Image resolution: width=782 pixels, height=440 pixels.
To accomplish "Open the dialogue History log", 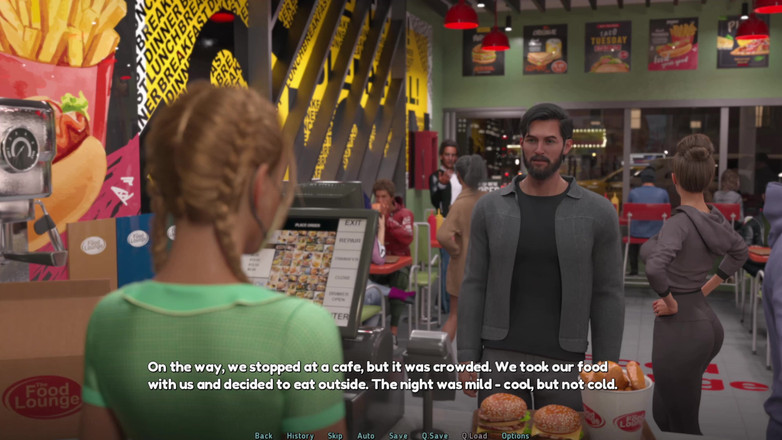I will tap(300, 435).
